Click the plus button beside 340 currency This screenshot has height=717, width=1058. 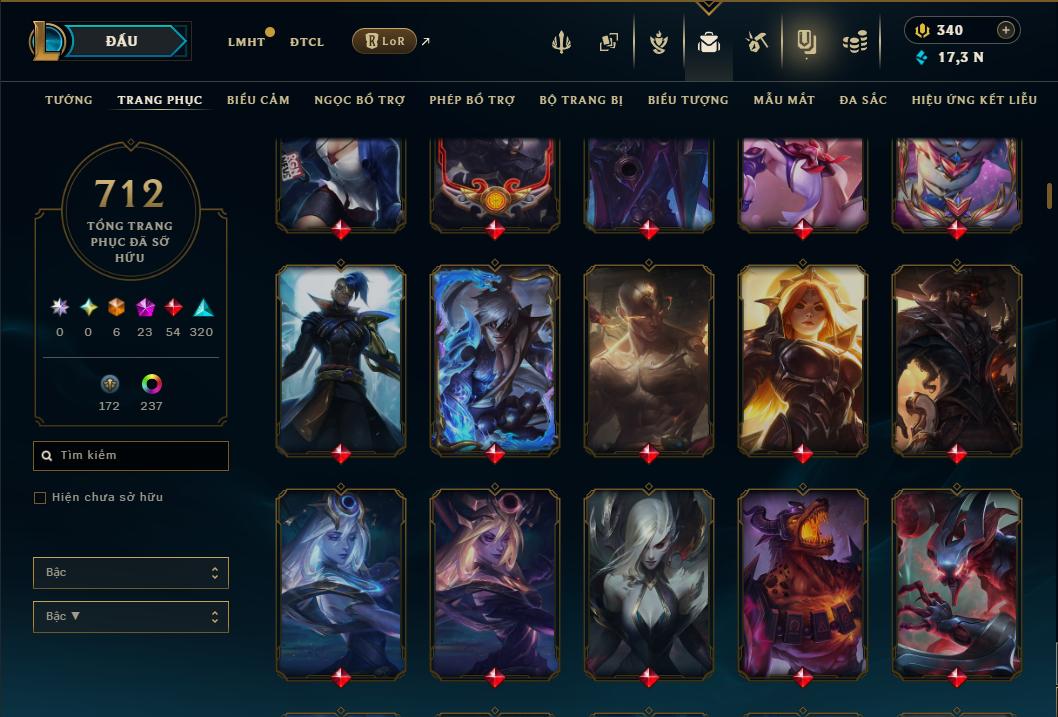[1006, 30]
